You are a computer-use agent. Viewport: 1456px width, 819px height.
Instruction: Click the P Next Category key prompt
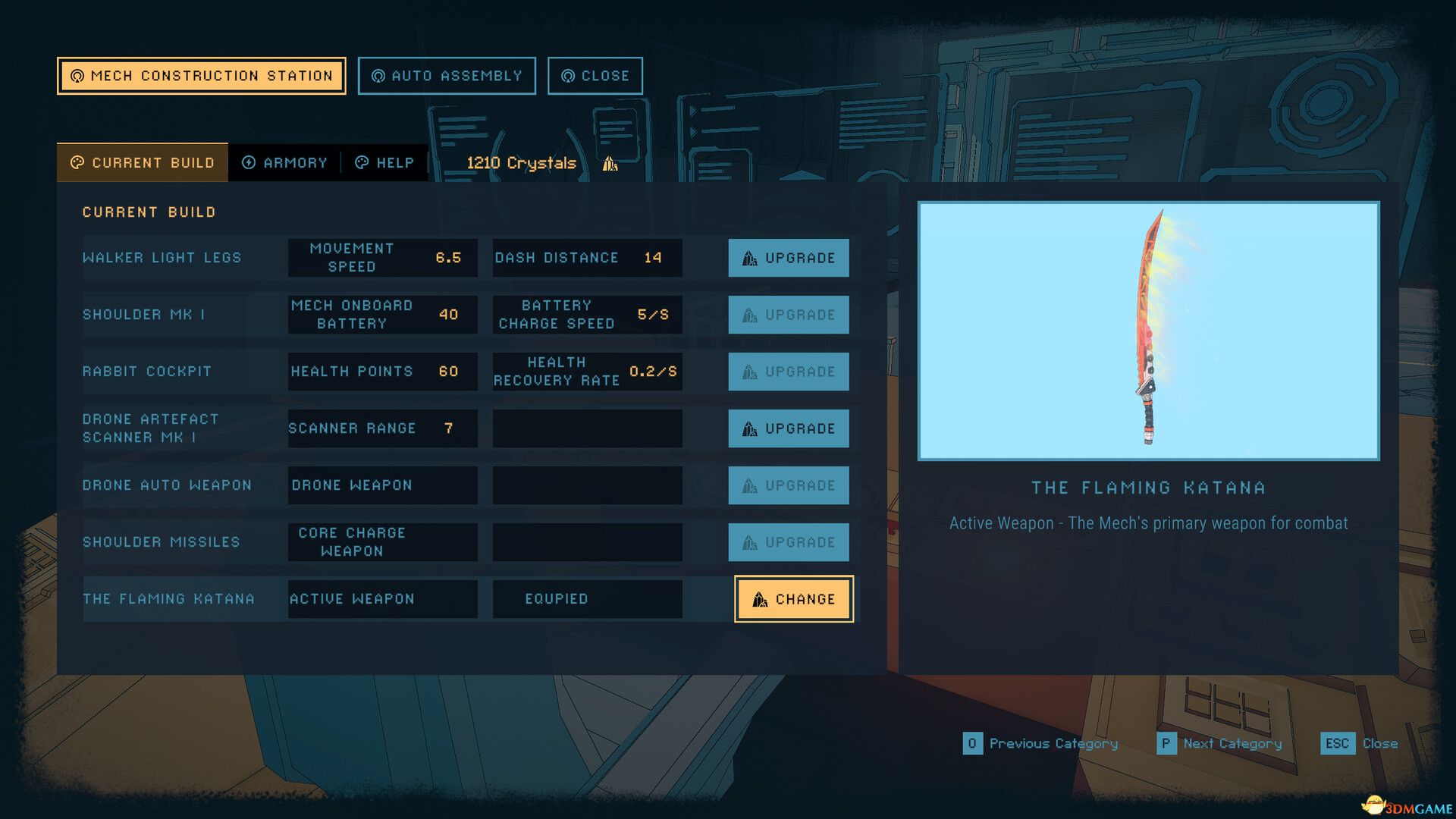click(1166, 744)
